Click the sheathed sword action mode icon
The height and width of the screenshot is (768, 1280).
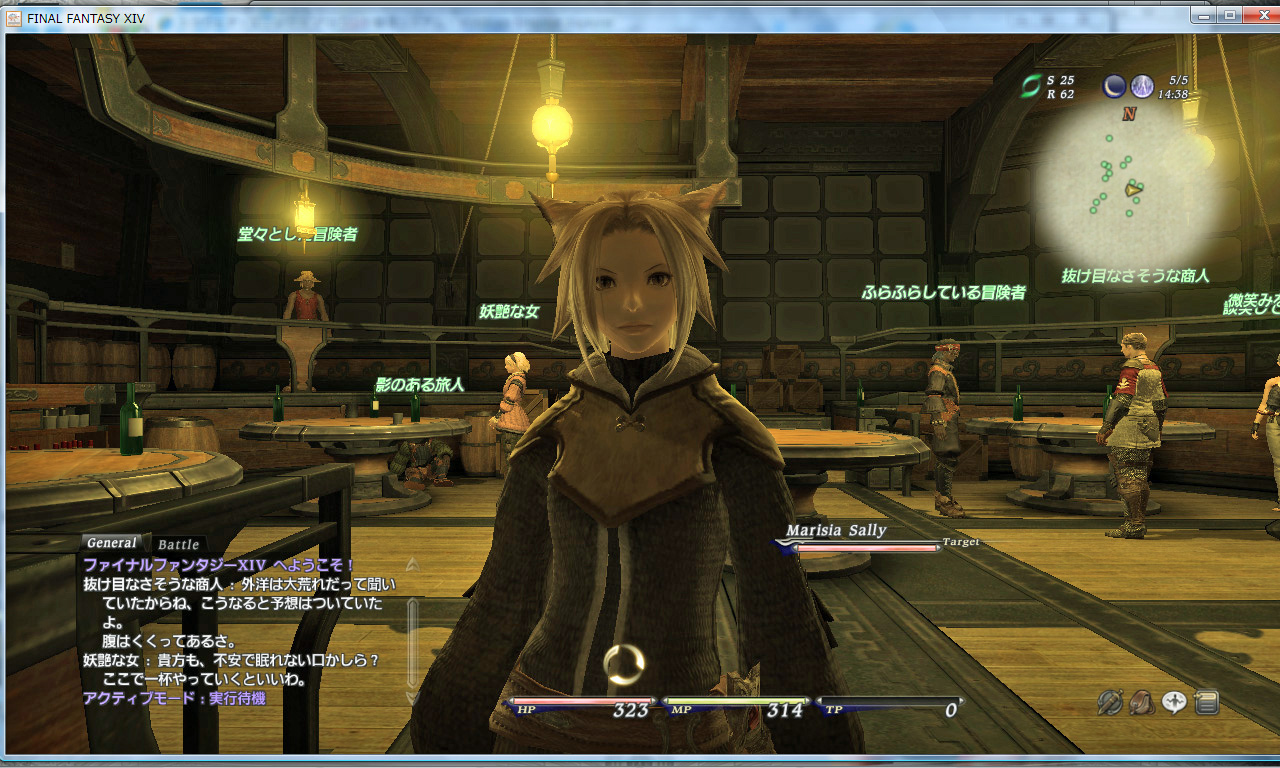(1110, 703)
